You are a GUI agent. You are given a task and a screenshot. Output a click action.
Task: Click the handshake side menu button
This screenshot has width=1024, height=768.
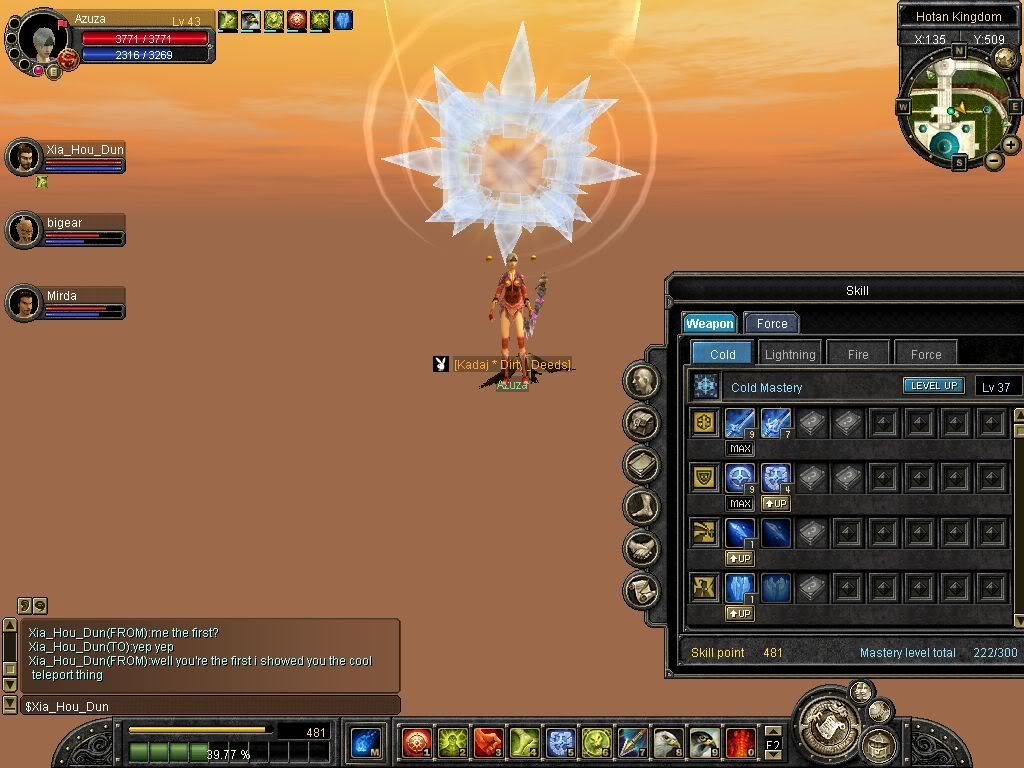641,548
